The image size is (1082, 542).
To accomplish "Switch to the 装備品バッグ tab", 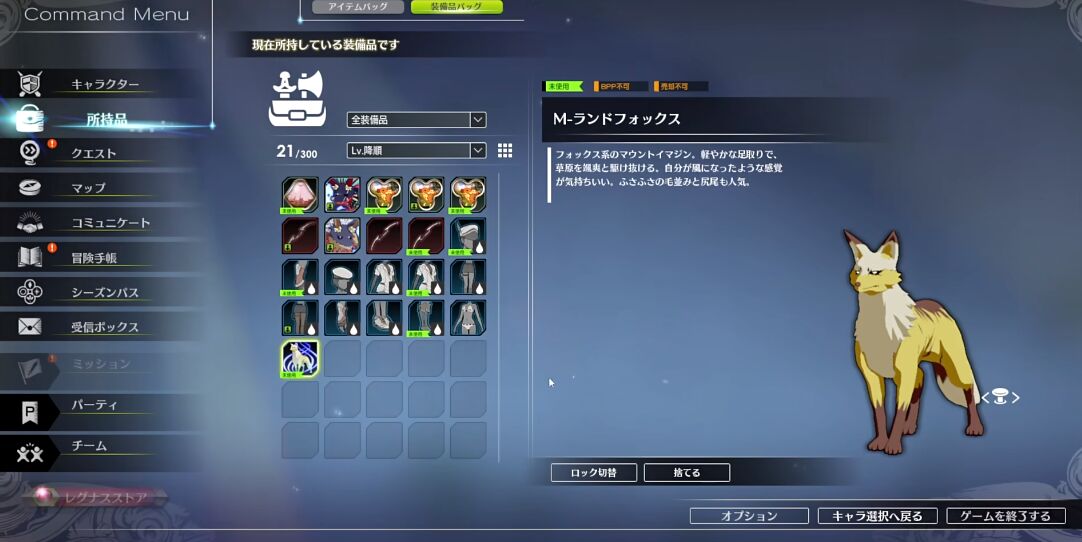I will click(455, 7).
